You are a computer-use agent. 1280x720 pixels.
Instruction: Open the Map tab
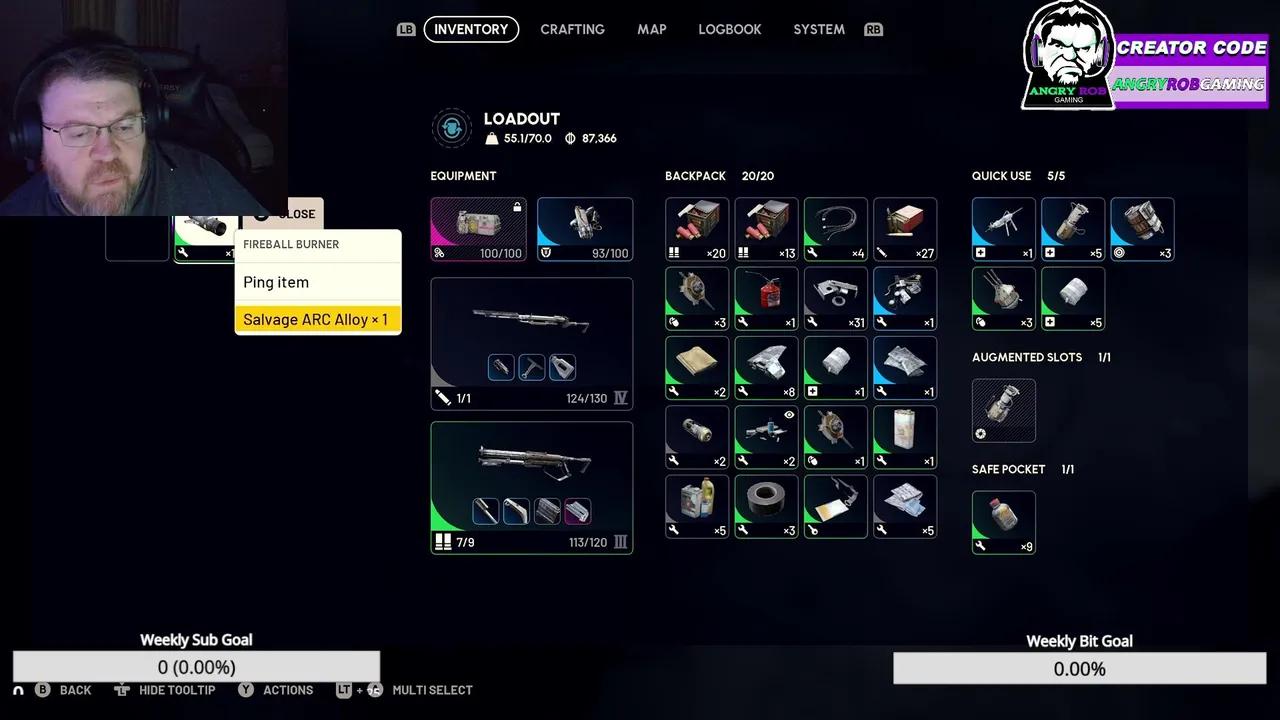click(651, 29)
